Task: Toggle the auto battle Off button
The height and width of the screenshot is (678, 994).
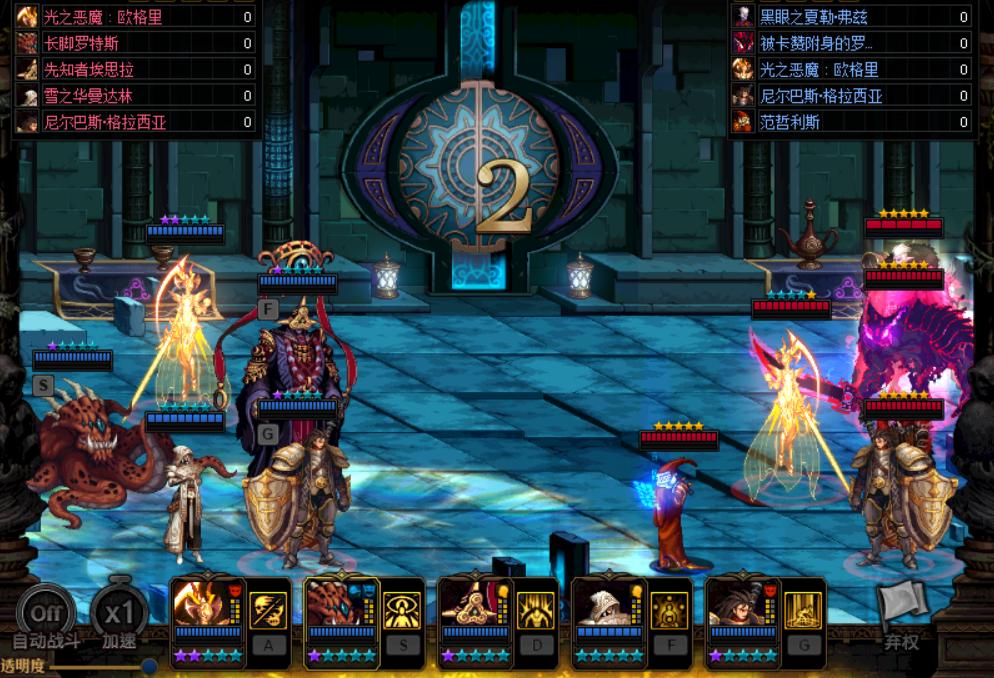Action: pos(46,612)
